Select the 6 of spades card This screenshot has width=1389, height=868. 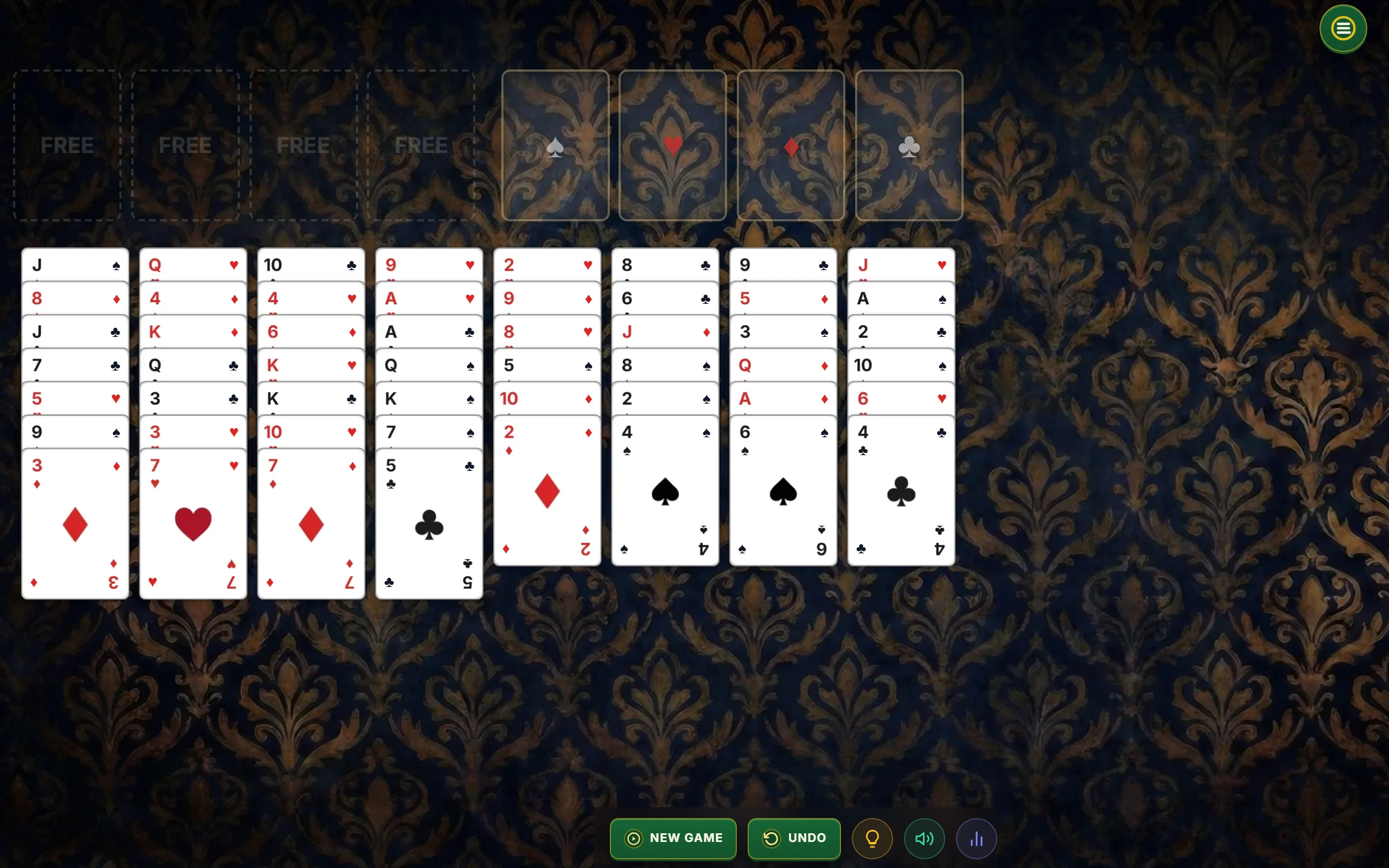[x=783, y=491]
